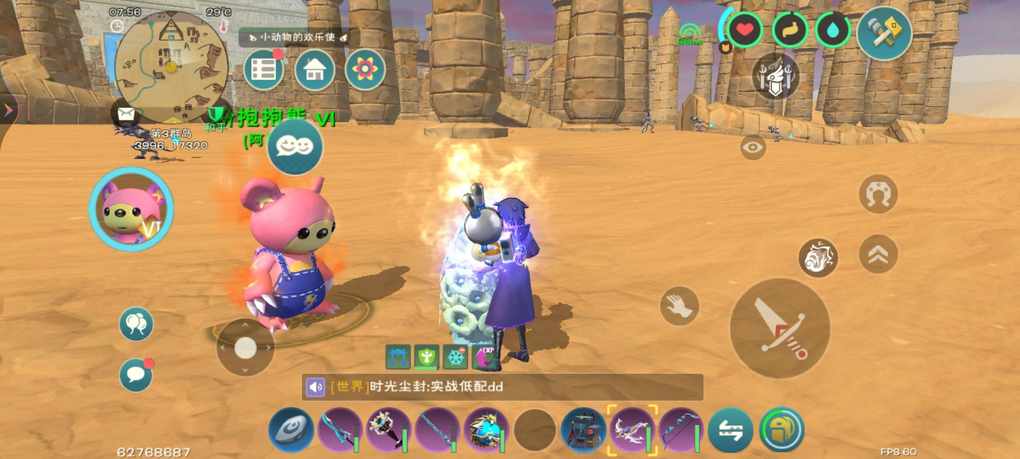The height and width of the screenshot is (459, 1020).
Task: Tap the swap arrows hotbar button
Action: tap(731, 431)
